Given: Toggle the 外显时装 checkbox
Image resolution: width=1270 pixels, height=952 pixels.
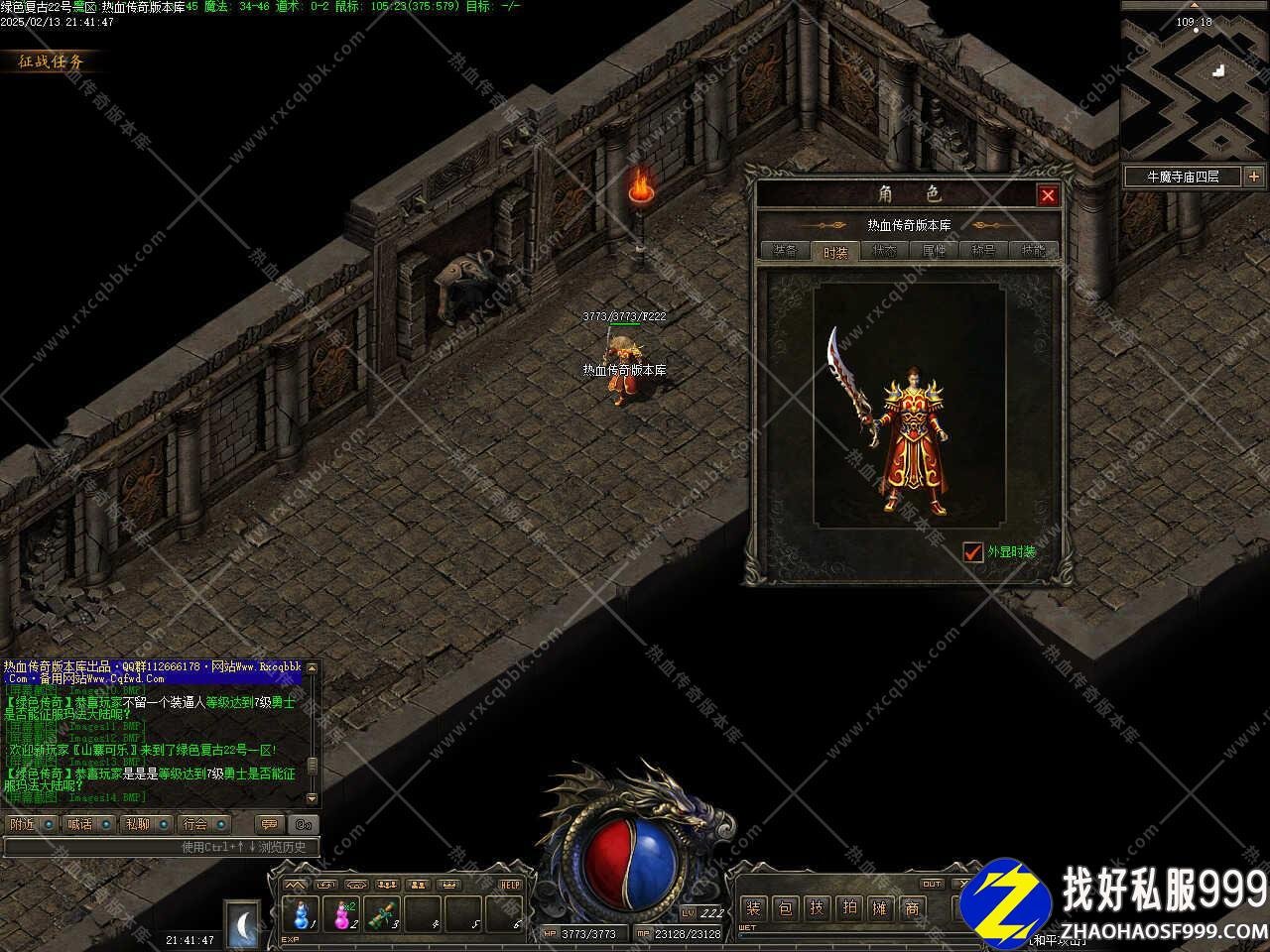Looking at the screenshot, I should [x=972, y=551].
